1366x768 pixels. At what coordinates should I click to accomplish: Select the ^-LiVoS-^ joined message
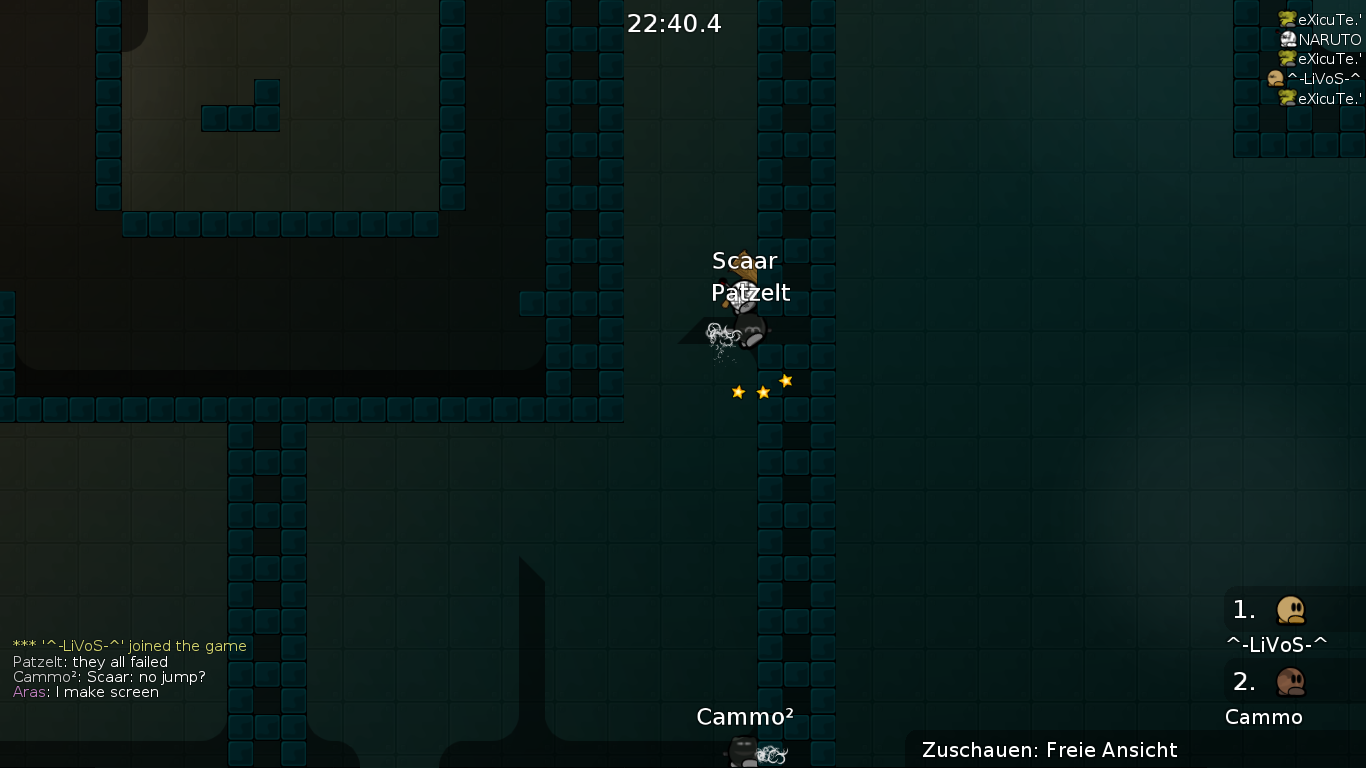pyautogui.click(x=128, y=646)
